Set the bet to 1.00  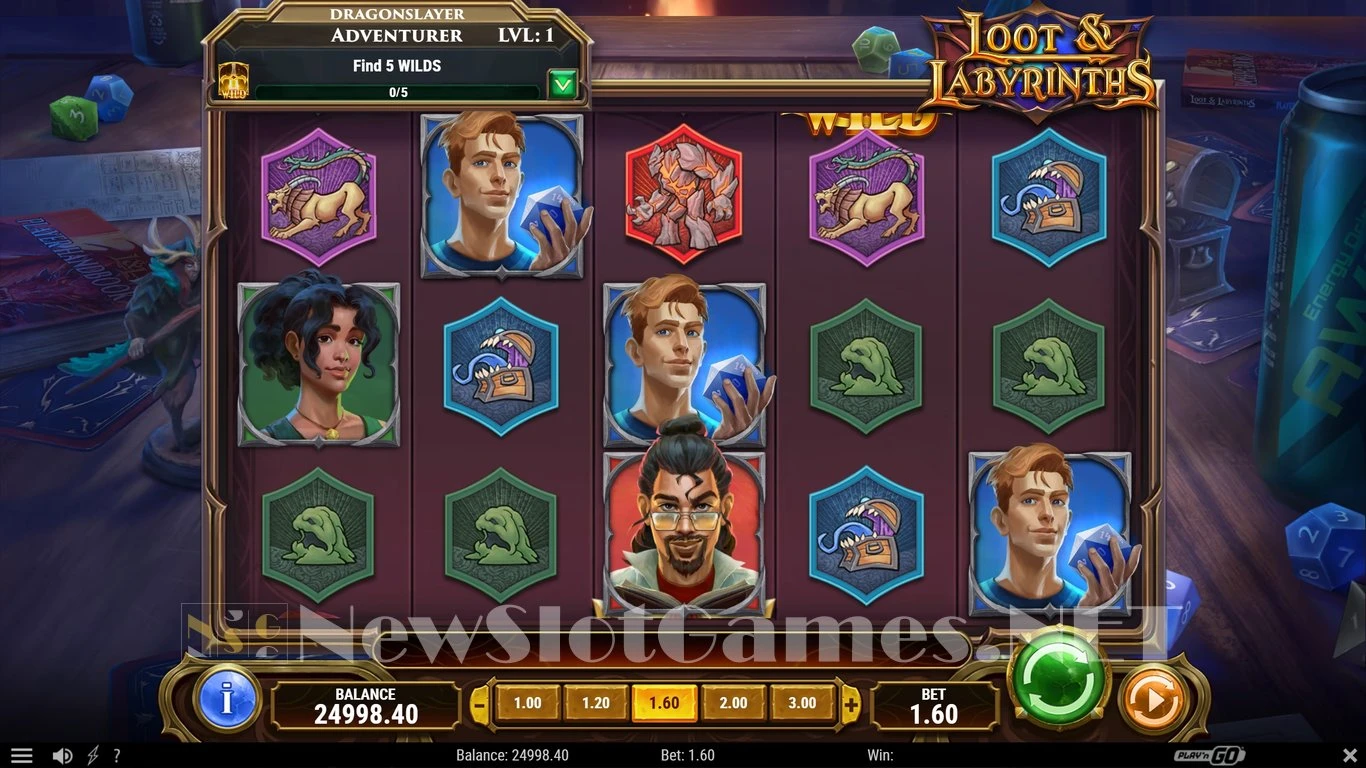click(x=527, y=703)
